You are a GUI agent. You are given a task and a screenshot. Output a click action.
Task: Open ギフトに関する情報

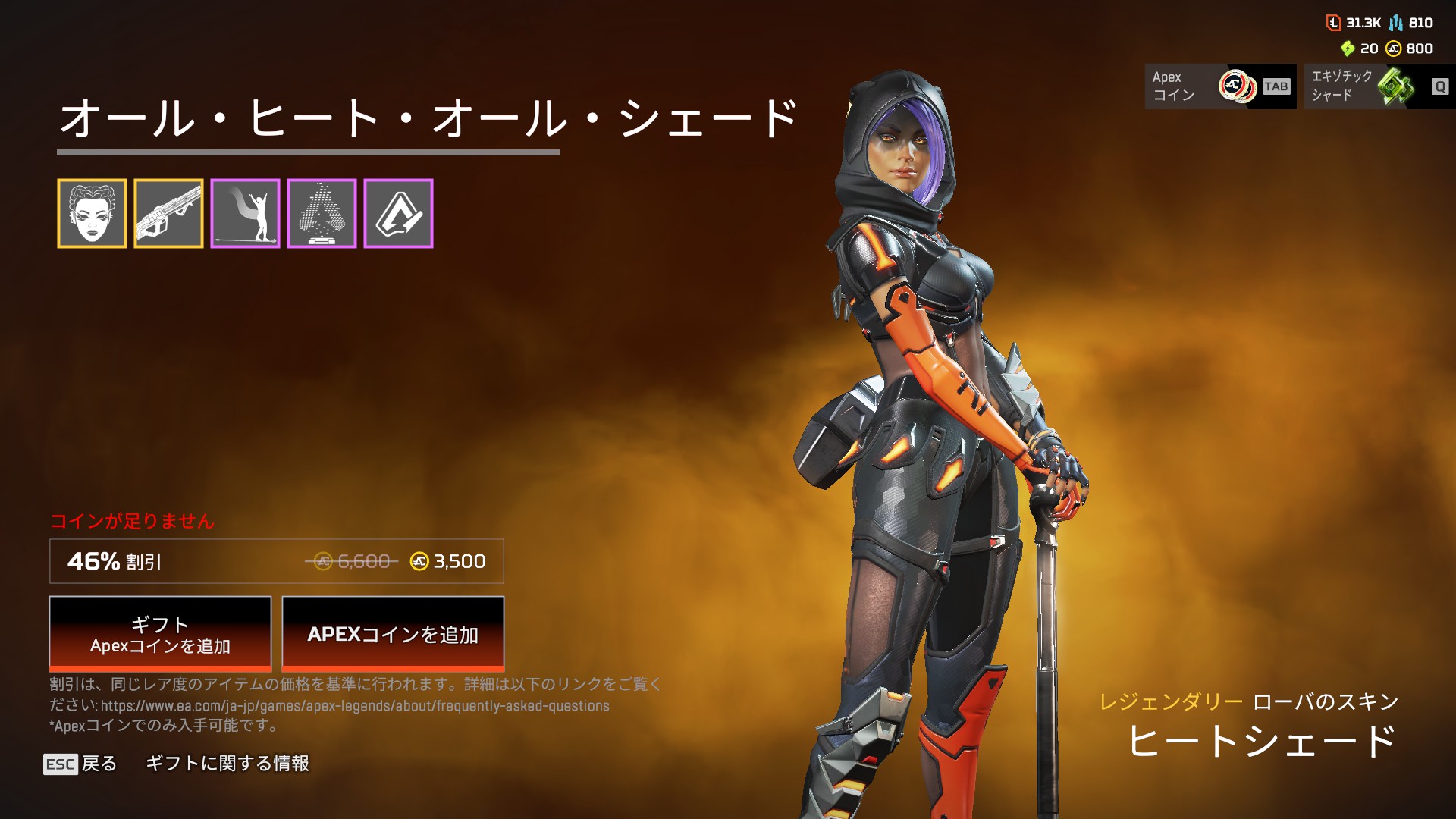(227, 764)
